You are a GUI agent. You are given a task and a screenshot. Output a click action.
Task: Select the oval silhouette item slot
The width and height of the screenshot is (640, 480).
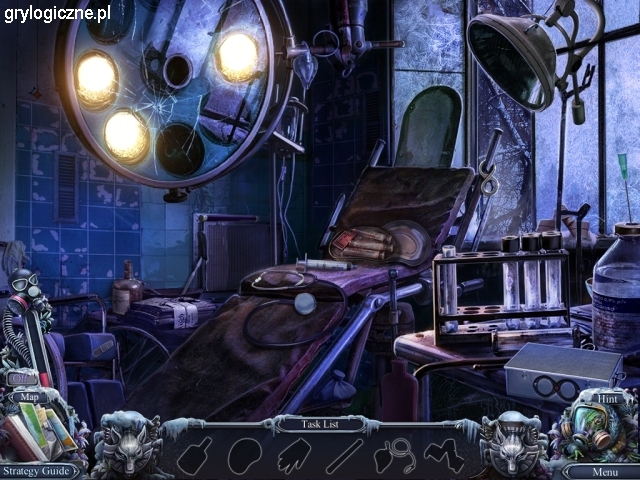pos(244,456)
